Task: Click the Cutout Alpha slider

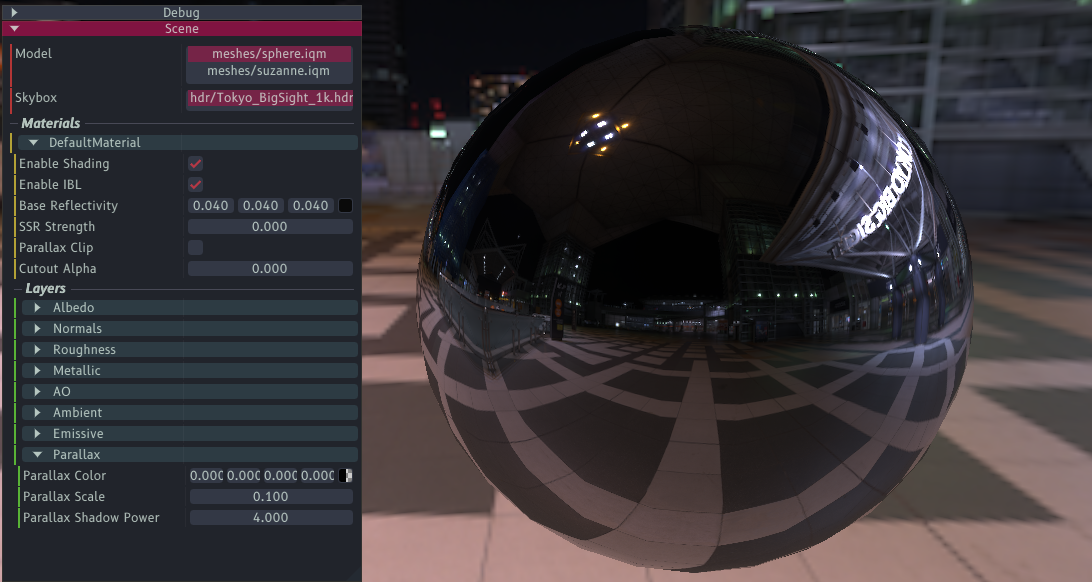Action: click(270, 269)
